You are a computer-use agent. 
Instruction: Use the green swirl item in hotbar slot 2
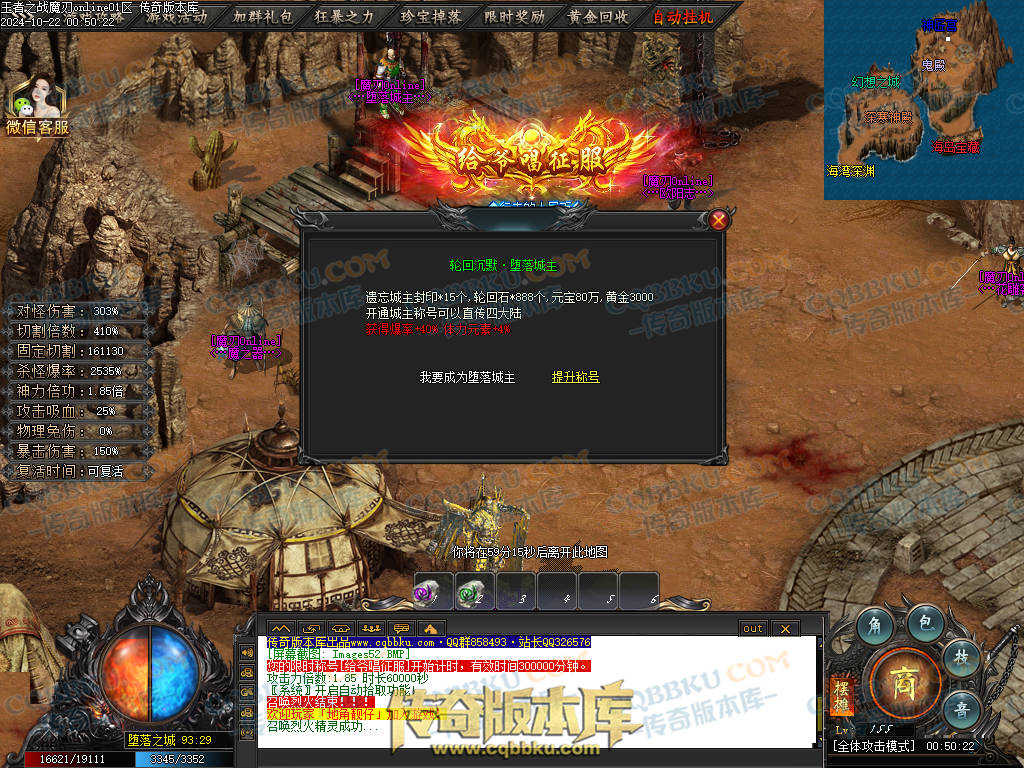(475, 591)
